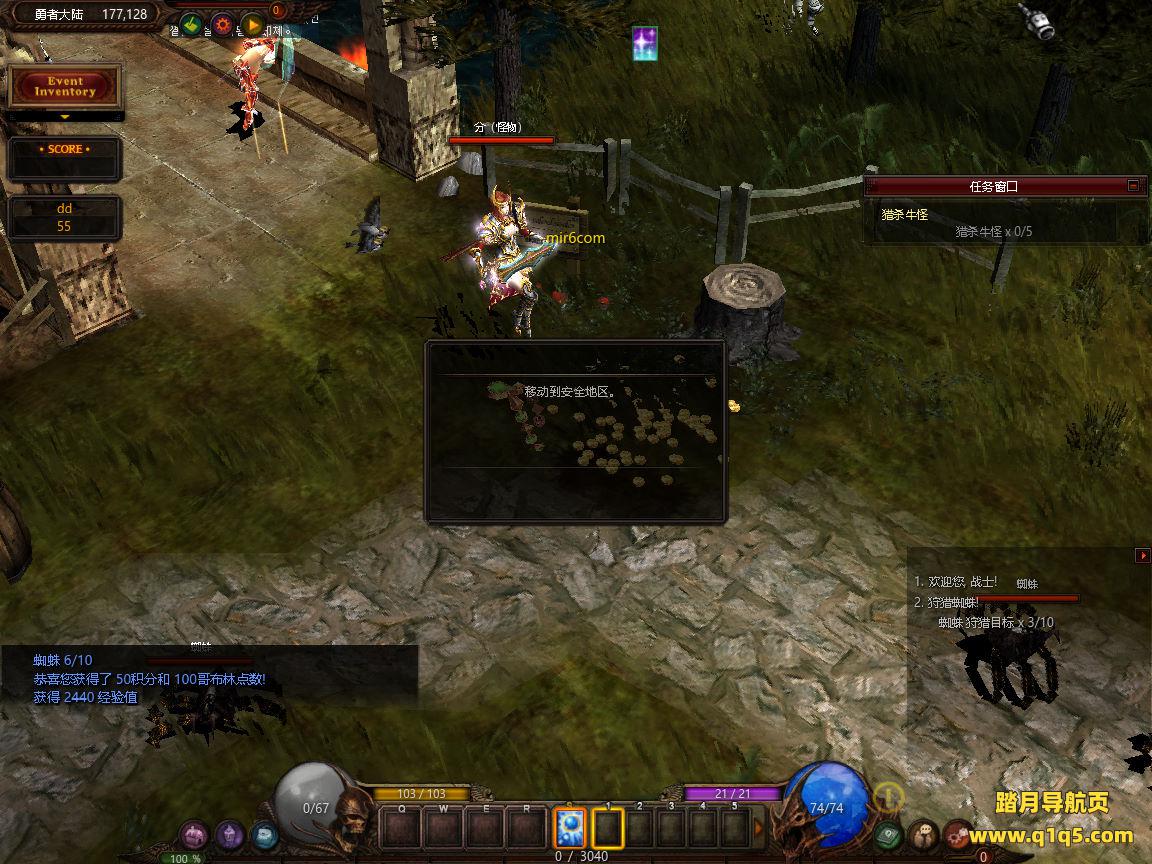
Task: Open the purple cupcake shop icon
Action: coord(230,835)
